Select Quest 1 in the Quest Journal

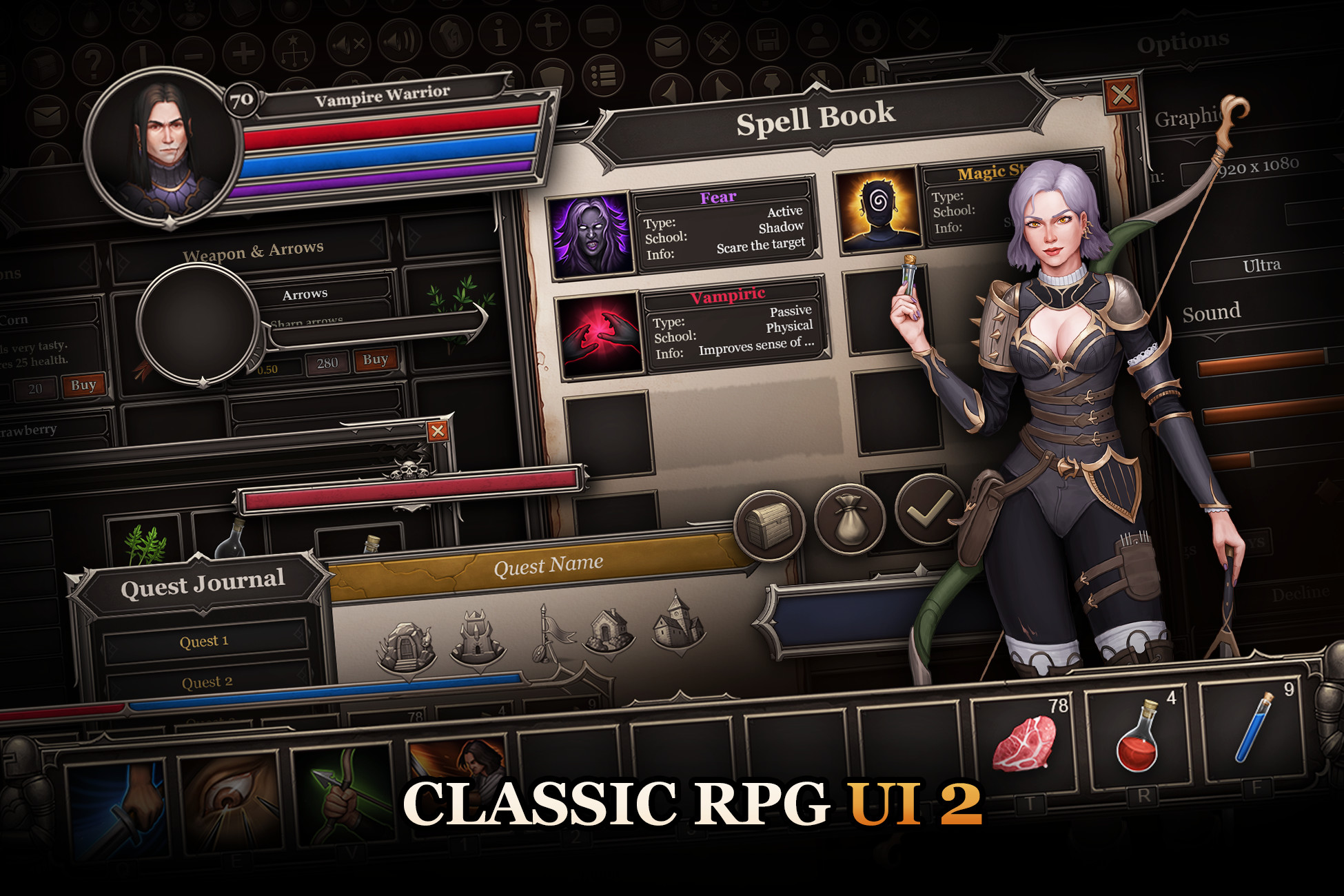click(206, 640)
